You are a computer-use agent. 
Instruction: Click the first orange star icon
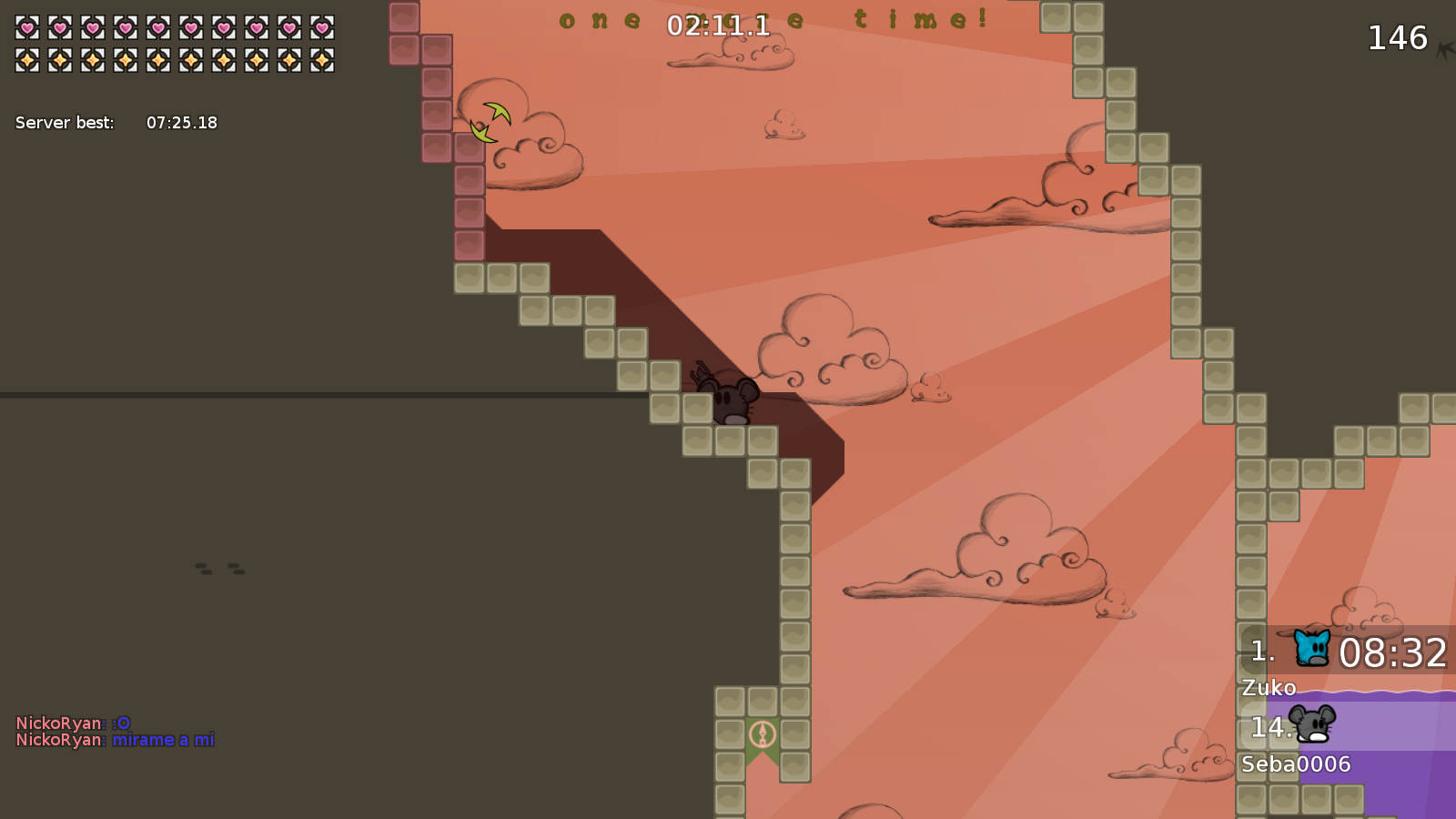26,60
